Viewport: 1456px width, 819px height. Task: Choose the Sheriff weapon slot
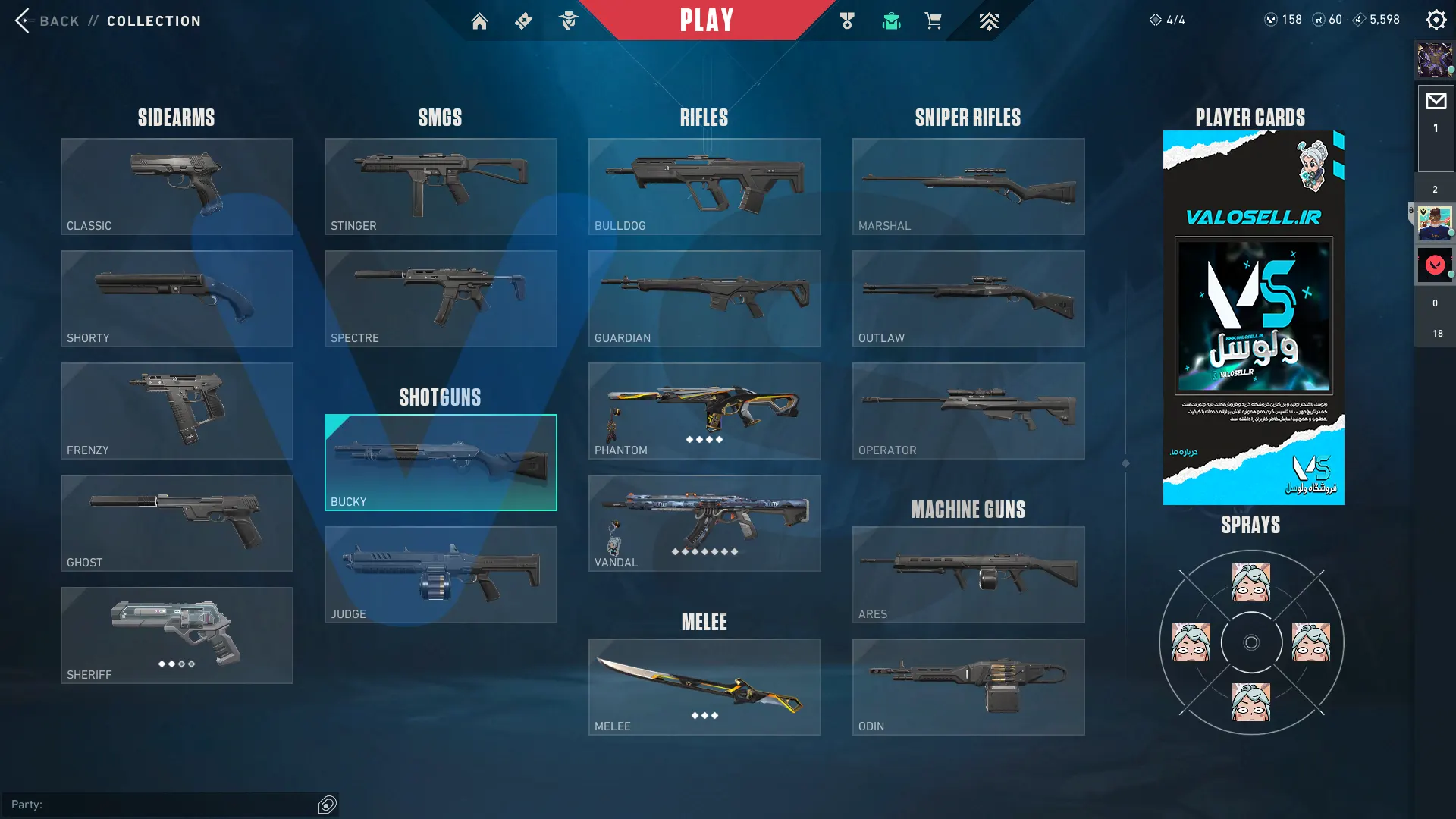point(177,635)
